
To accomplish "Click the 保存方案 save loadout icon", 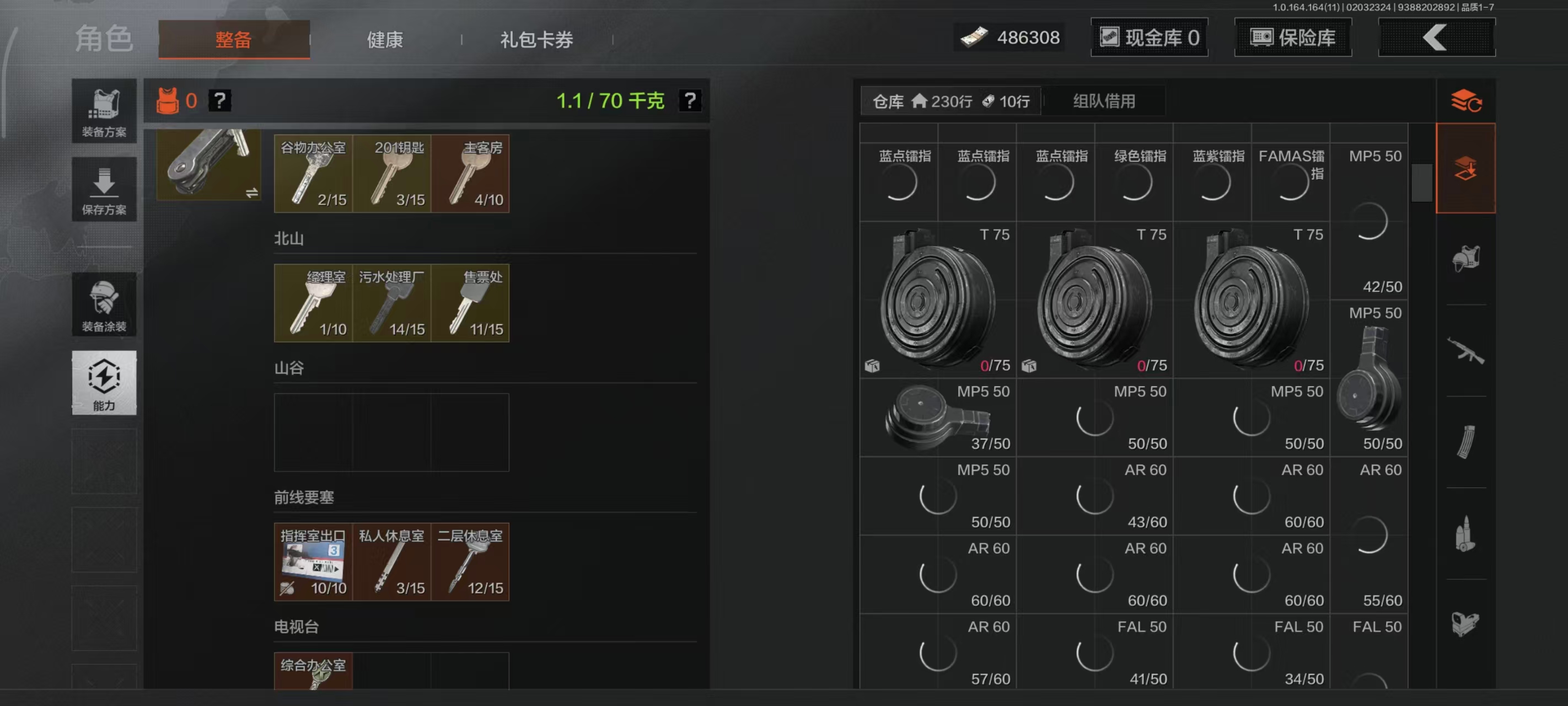I will (x=104, y=190).
